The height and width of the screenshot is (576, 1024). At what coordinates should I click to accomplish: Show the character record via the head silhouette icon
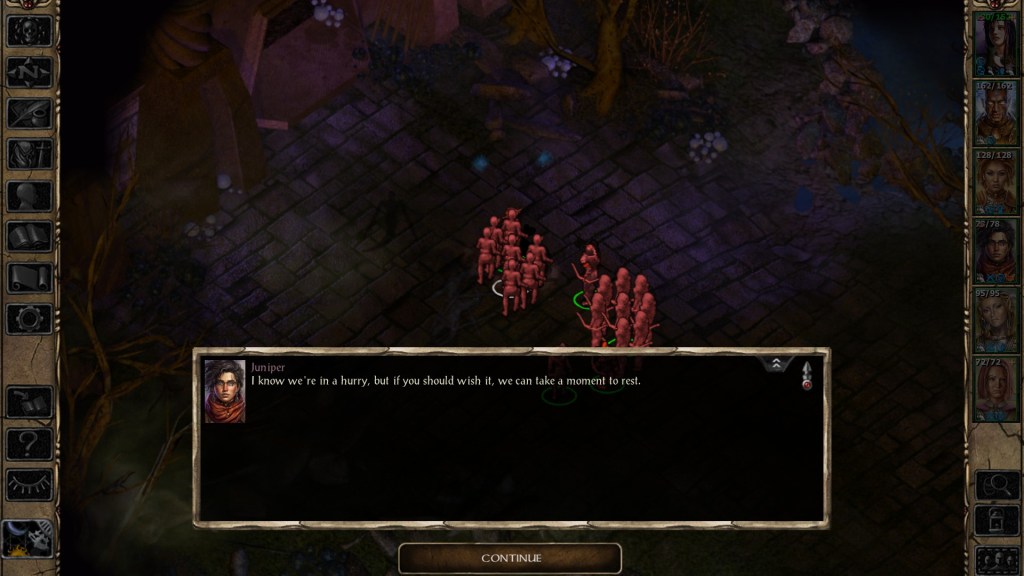pyautogui.click(x=29, y=196)
